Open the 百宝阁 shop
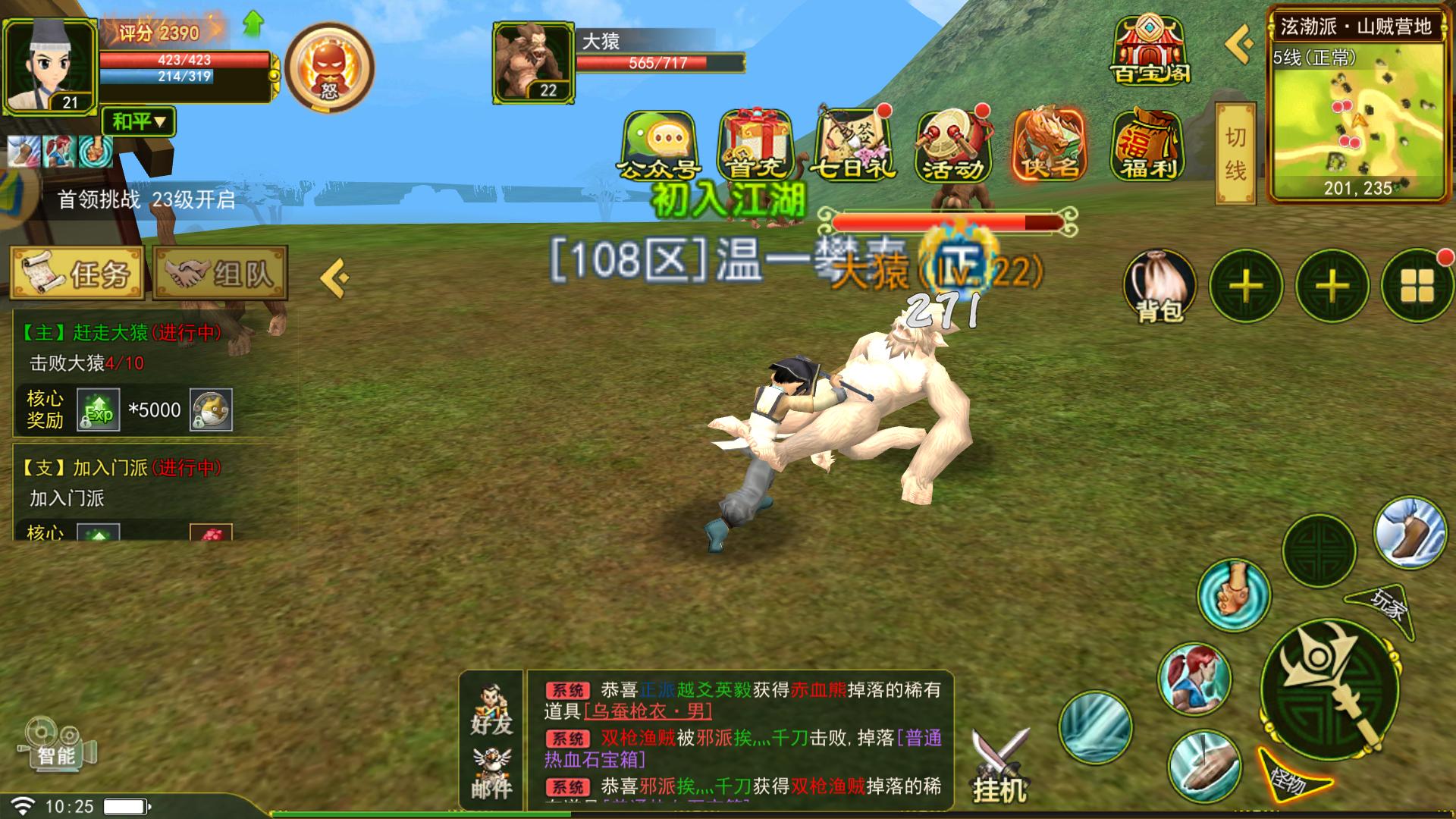 coord(1150,50)
